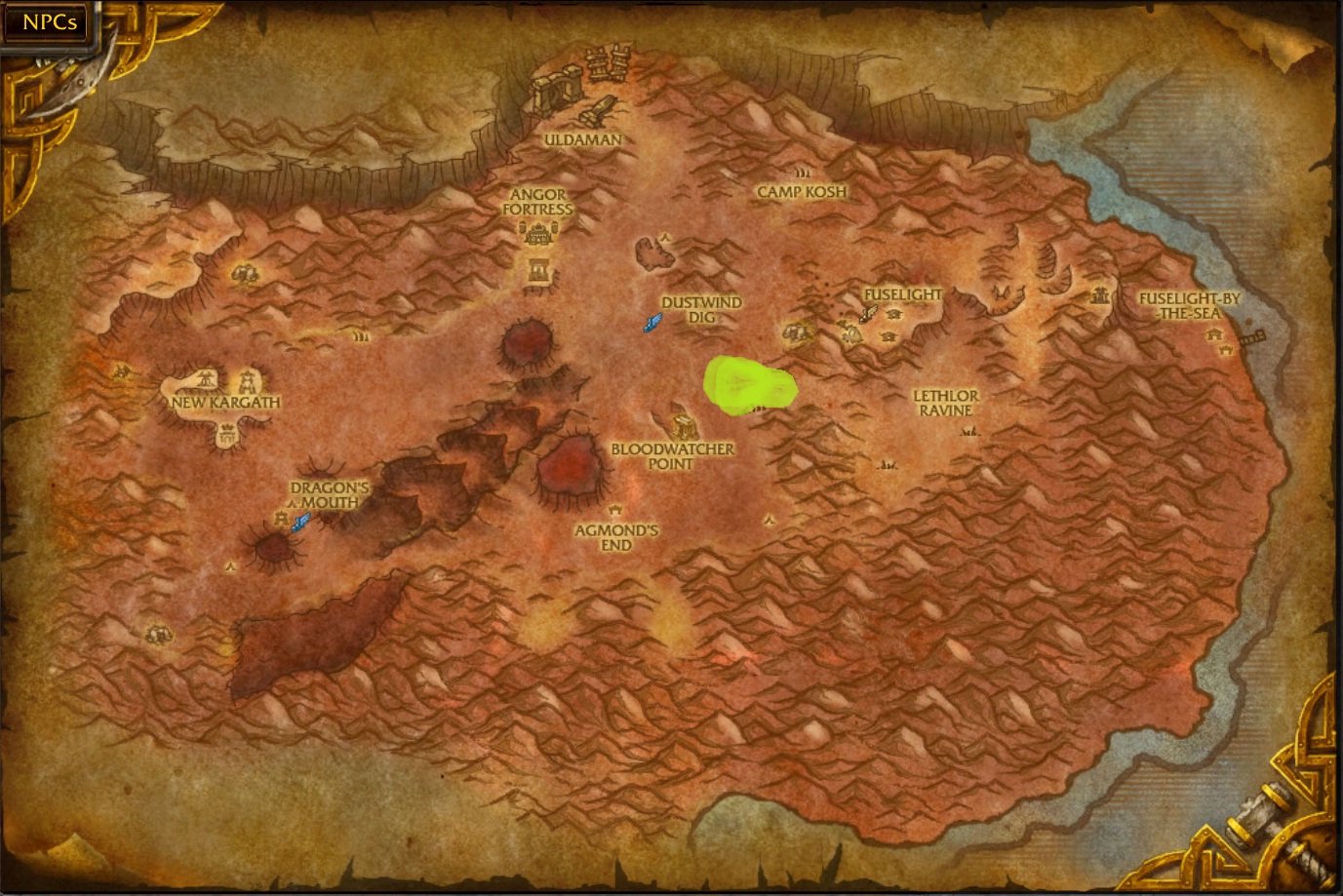Select the Camp Kosh label
The height and width of the screenshot is (896, 1343).
tap(803, 191)
